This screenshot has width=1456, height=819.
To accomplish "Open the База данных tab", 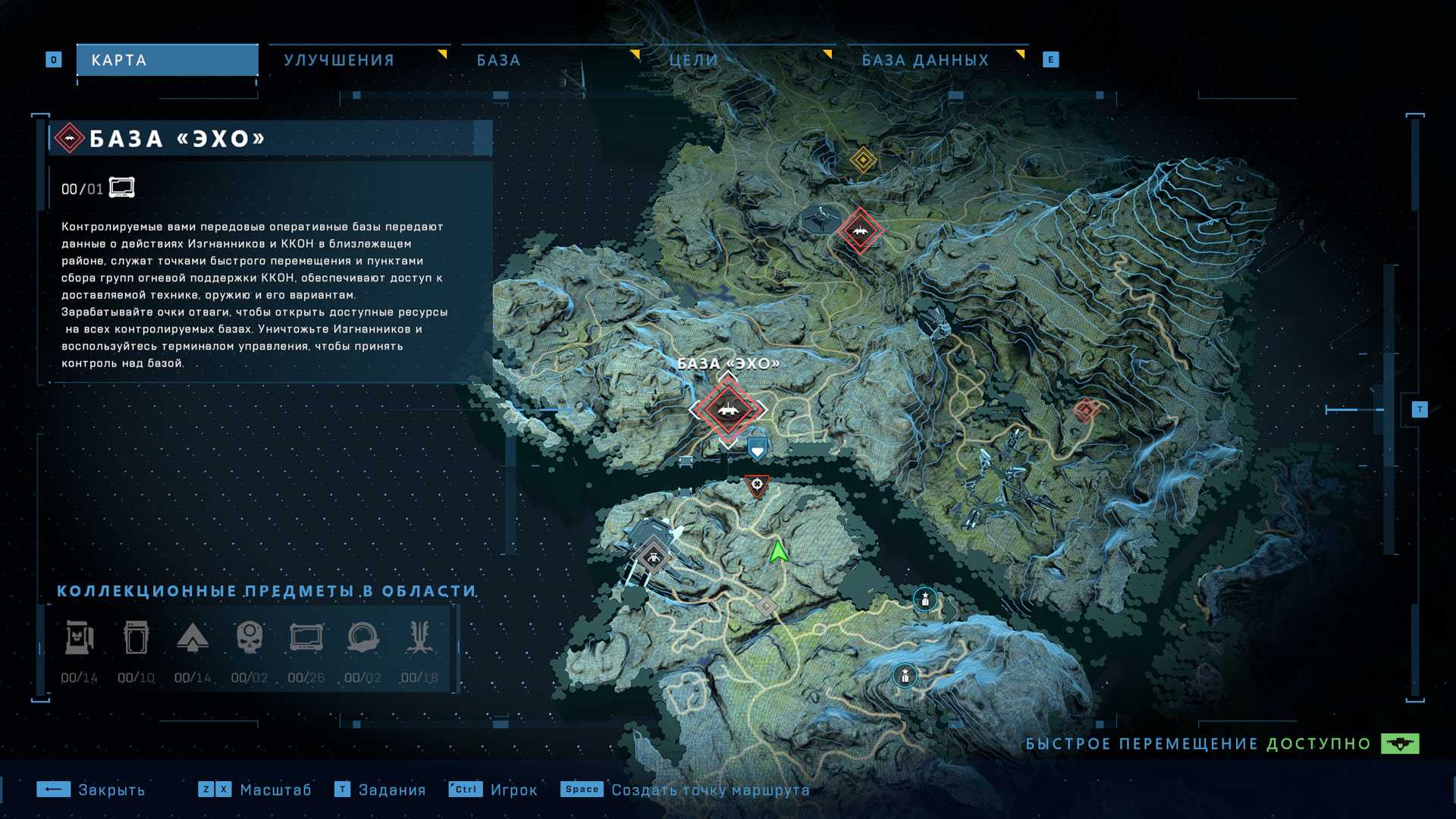I will point(925,60).
